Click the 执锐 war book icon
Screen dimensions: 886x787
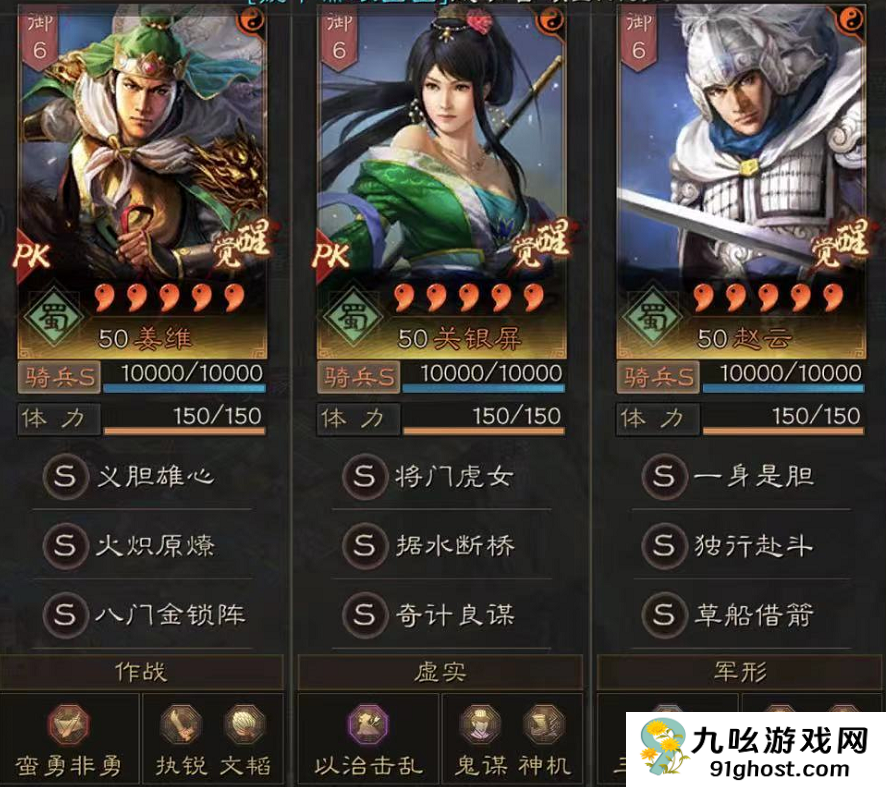click(181, 726)
